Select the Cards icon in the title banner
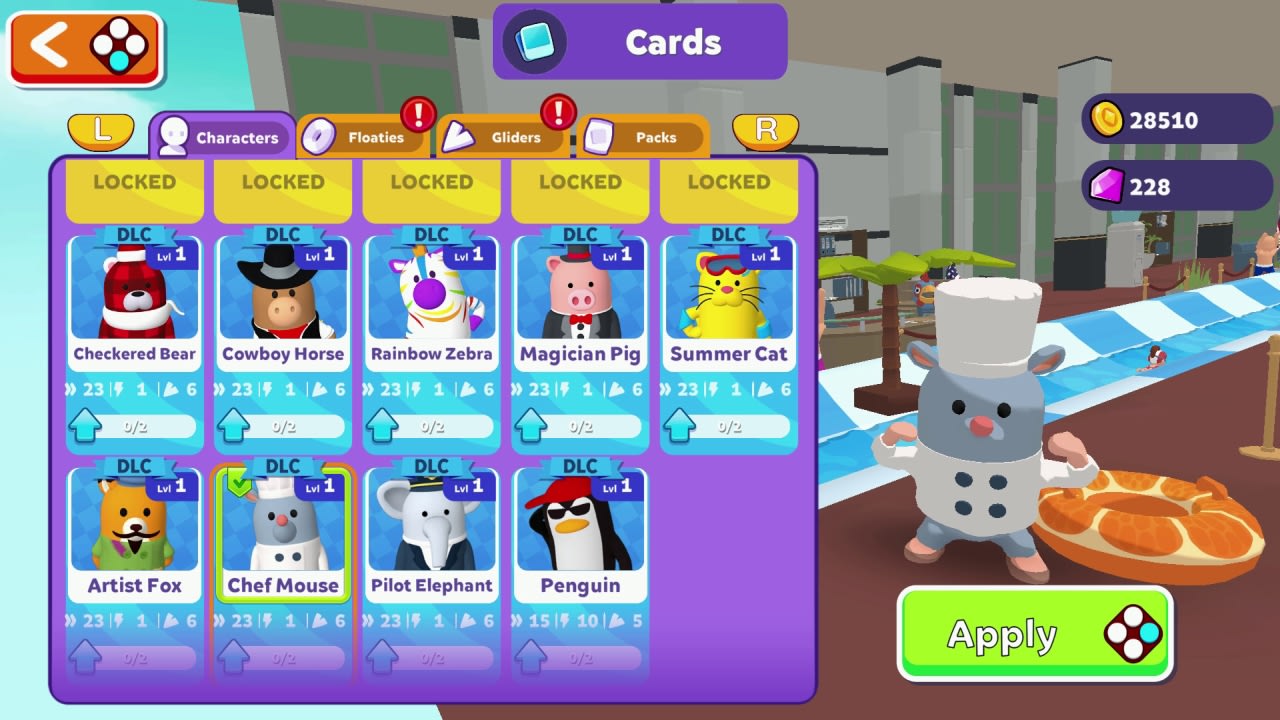Image resolution: width=1280 pixels, height=720 pixels. click(x=534, y=42)
